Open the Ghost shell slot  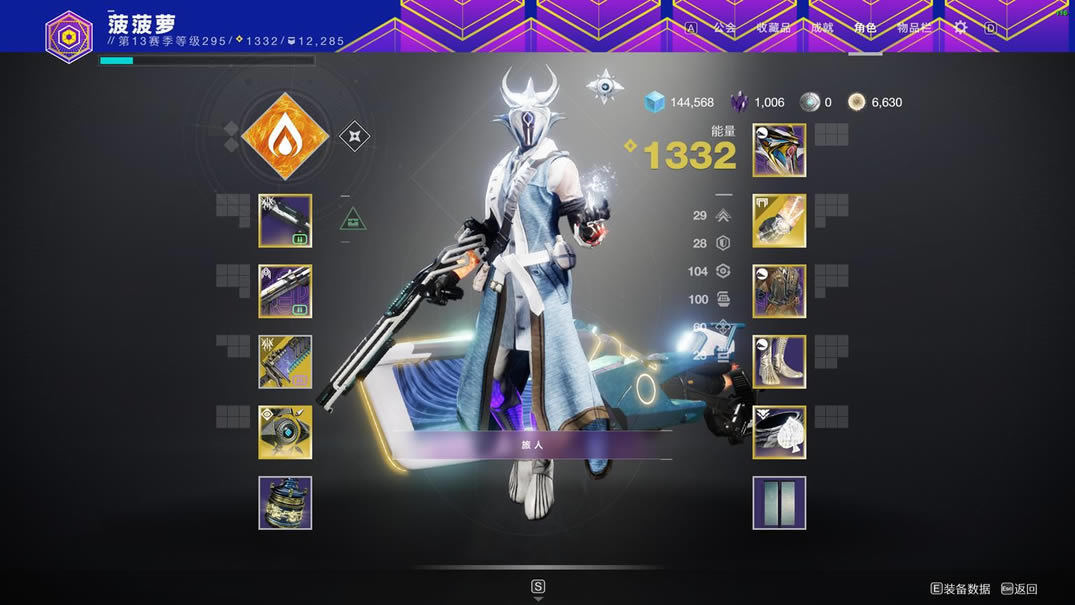click(x=285, y=432)
